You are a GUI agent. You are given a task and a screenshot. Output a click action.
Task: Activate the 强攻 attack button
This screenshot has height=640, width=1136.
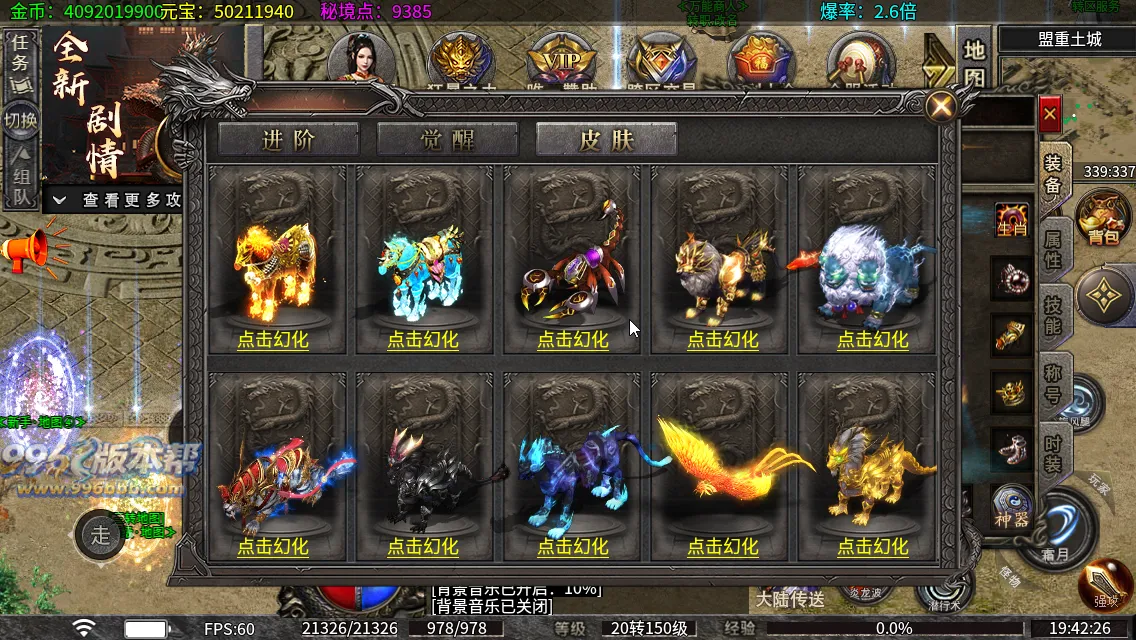tap(1104, 585)
